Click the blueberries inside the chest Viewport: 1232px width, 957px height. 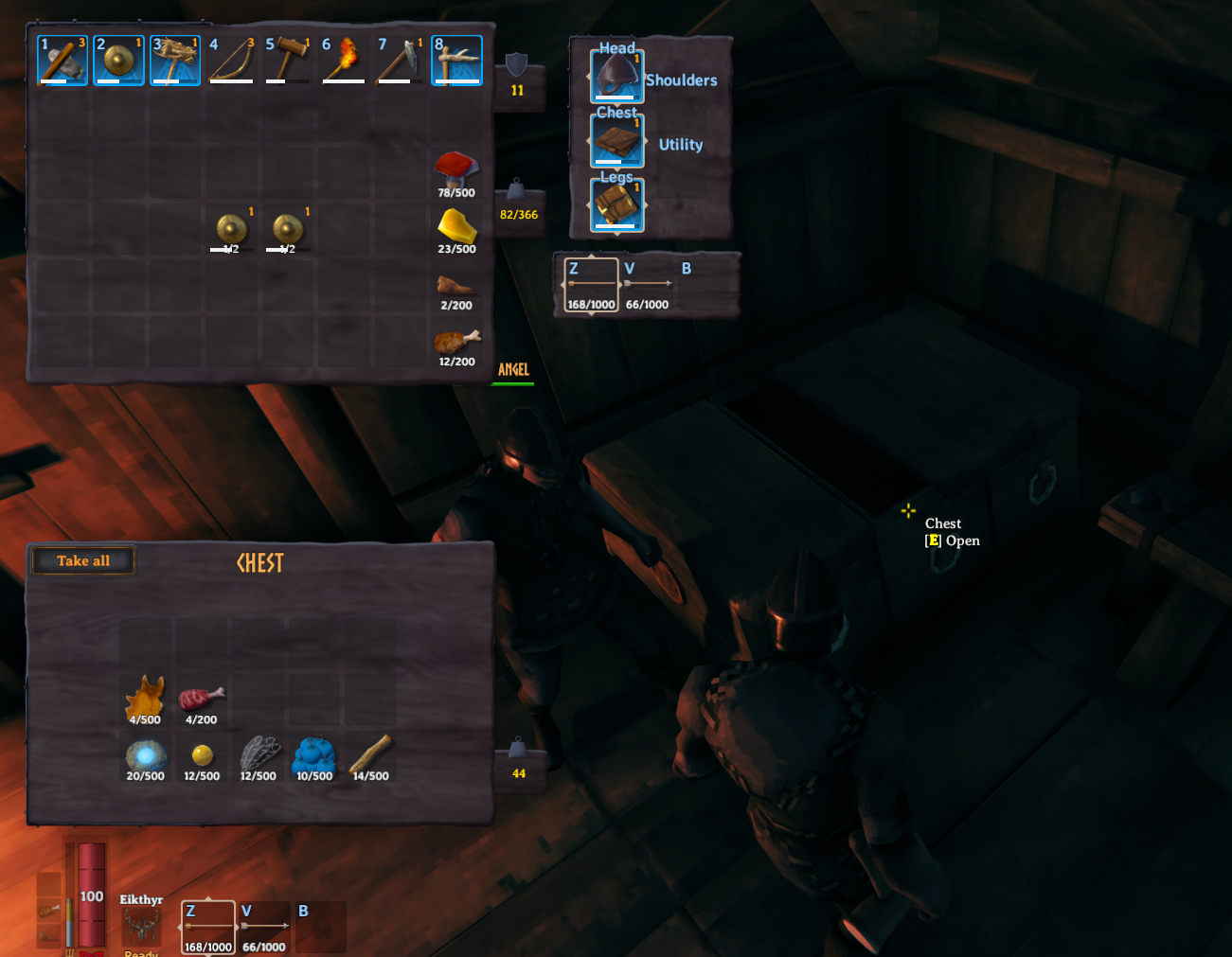(314, 755)
